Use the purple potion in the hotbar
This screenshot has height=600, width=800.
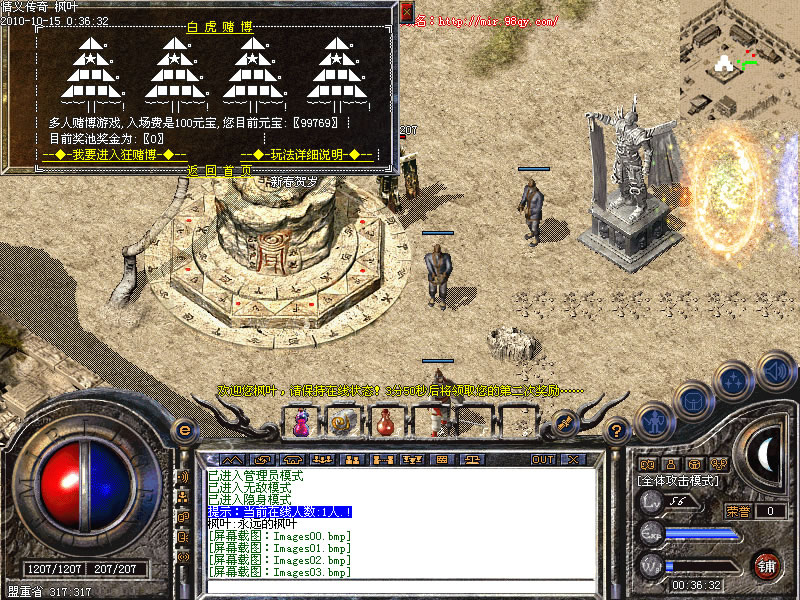tap(300, 424)
